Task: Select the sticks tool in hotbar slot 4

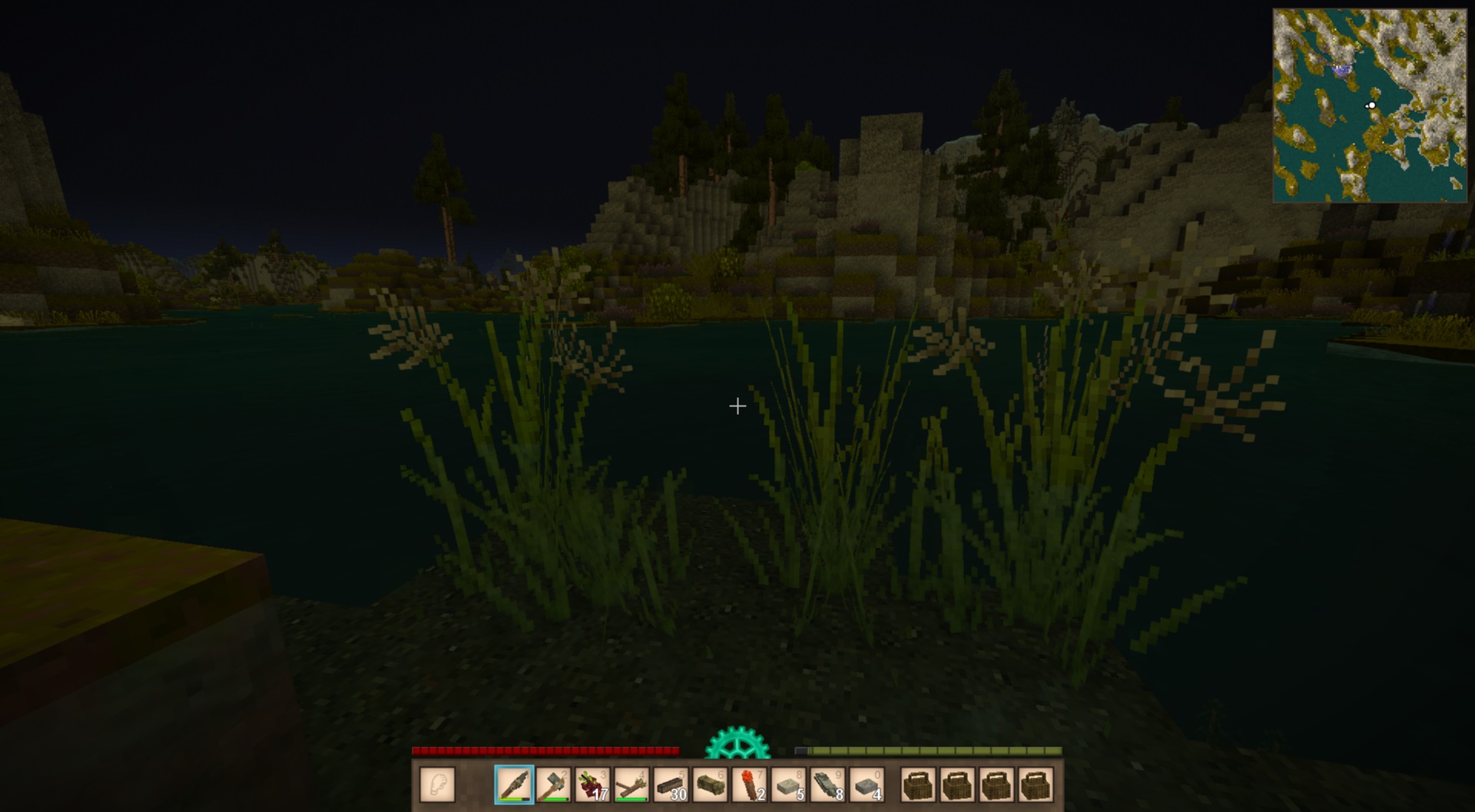Action: (x=631, y=785)
